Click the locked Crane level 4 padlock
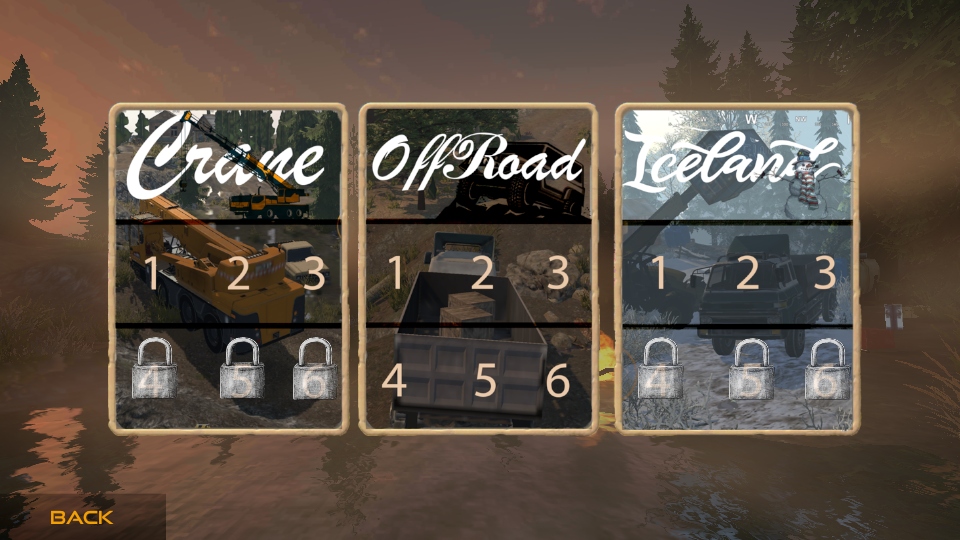 coord(154,368)
